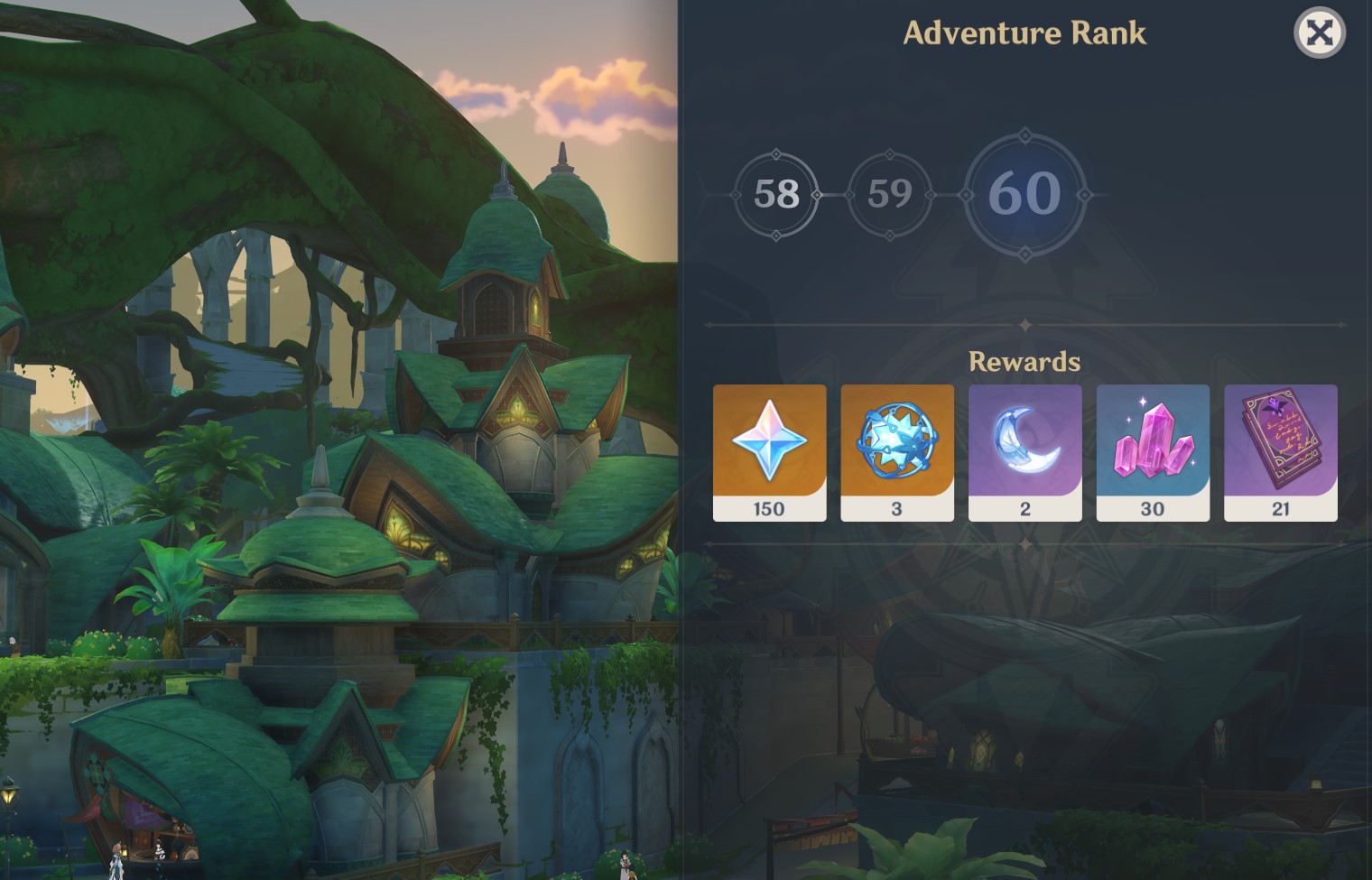Screen dimensions: 1372x880
Task: Select Adventure Rank 58 node
Action: tap(776, 194)
